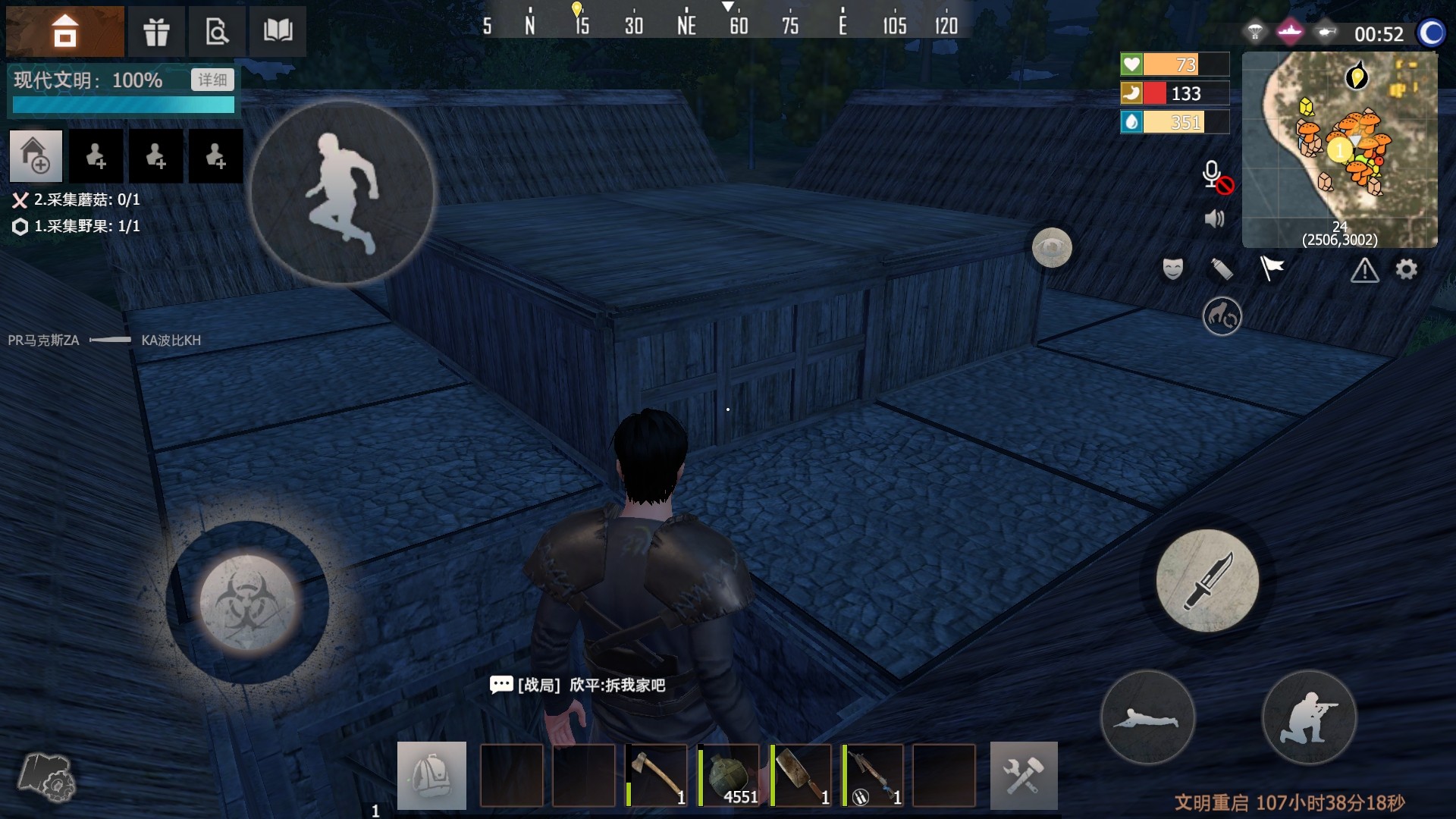Image resolution: width=1456 pixels, height=819 pixels.
Task: Attack with the knife button
Action: pos(1207,581)
